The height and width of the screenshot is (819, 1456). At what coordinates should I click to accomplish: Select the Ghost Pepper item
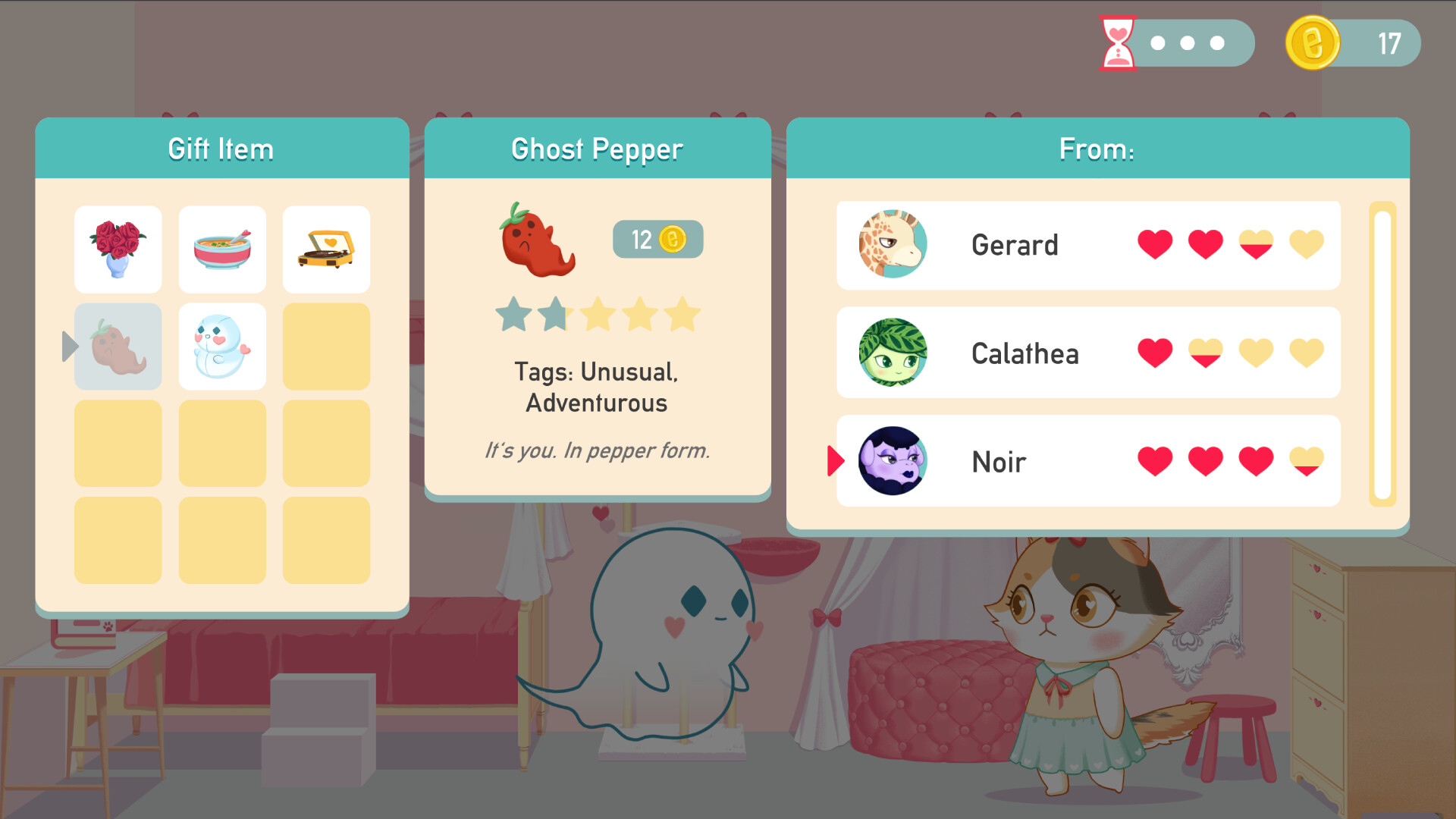click(x=118, y=346)
